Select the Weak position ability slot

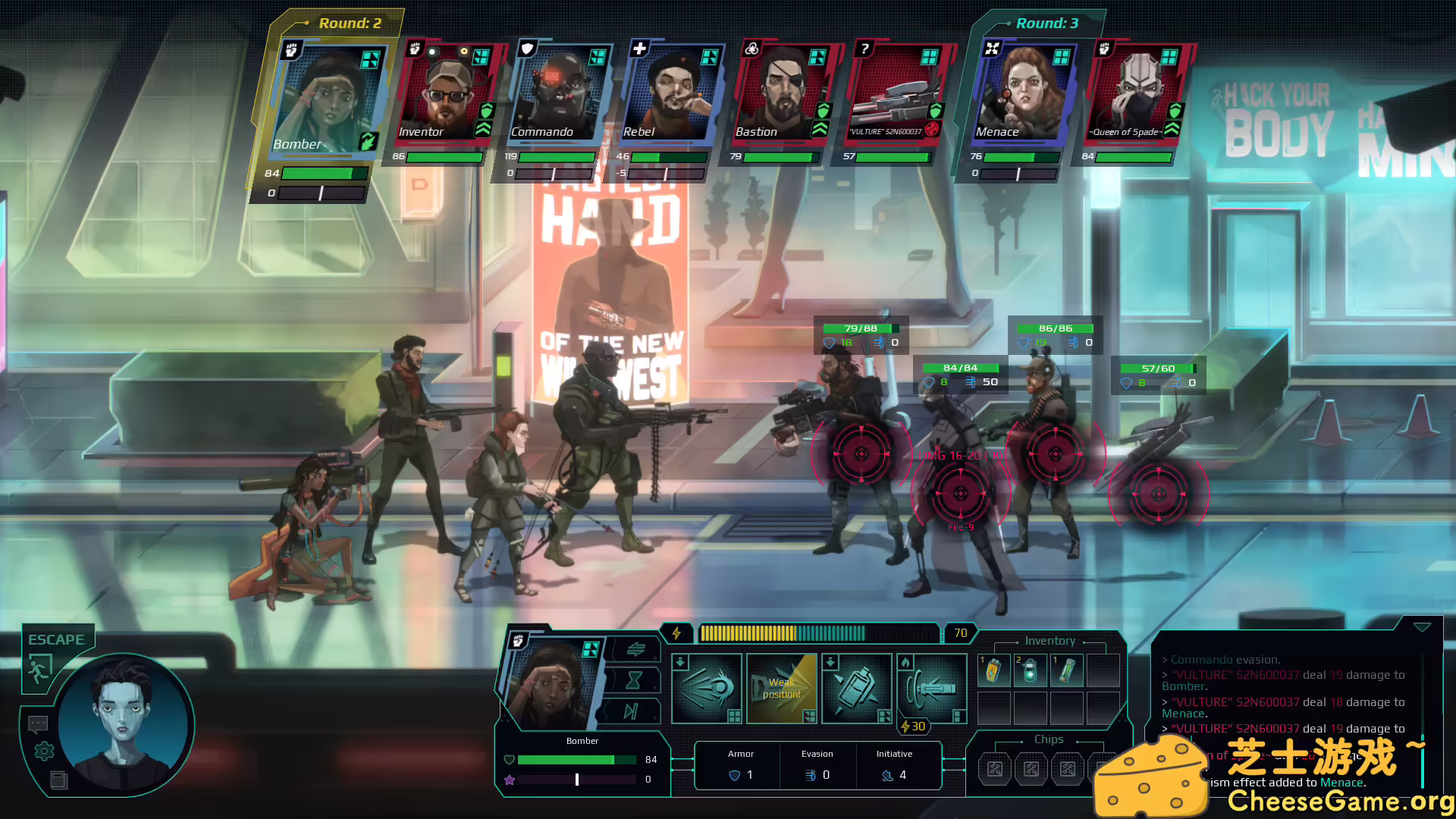(781, 689)
